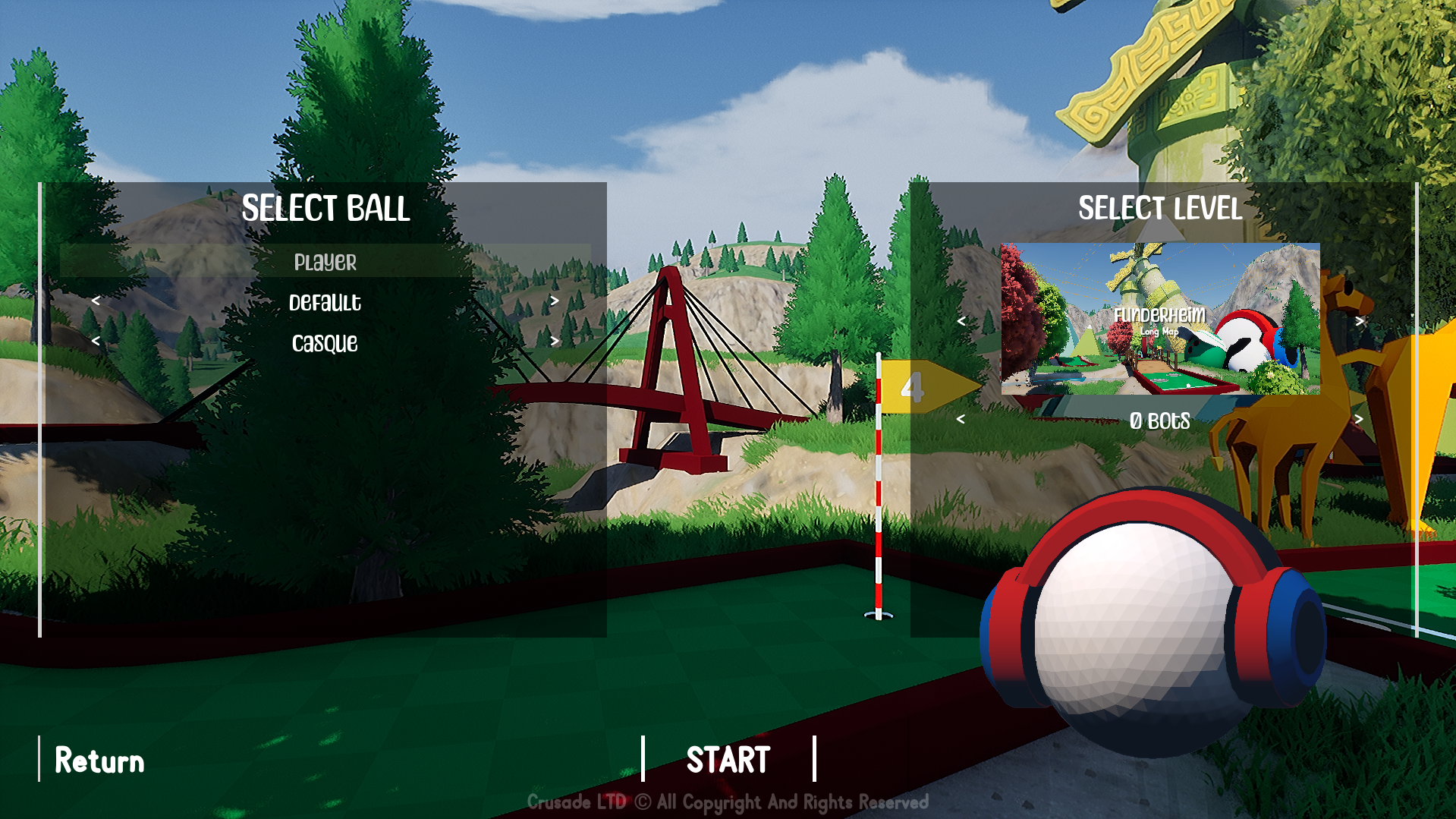The image size is (1456, 819).
Task: Switch to next ball after Default
Action: (555, 301)
